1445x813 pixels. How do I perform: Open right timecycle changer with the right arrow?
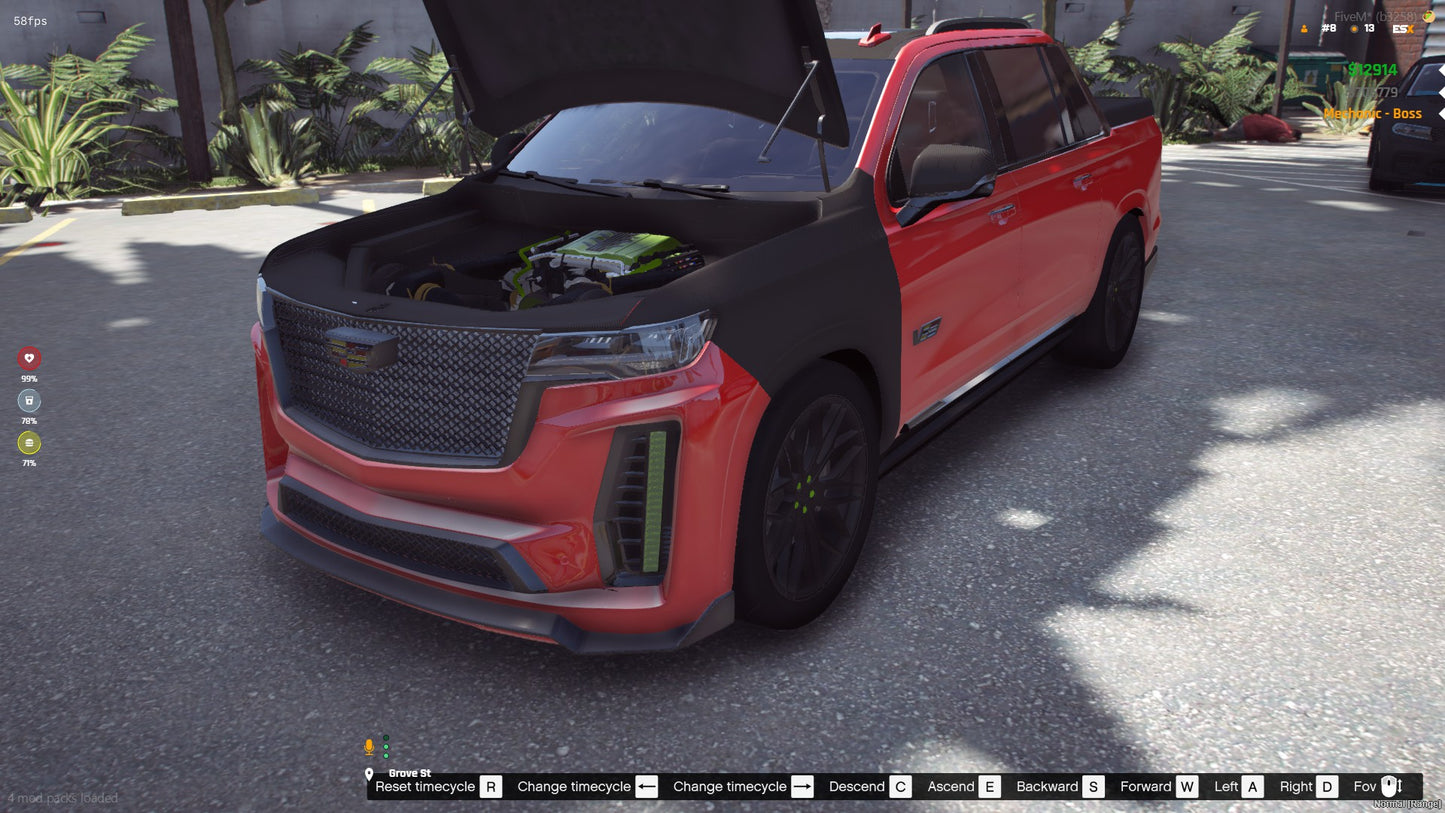point(801,786)
